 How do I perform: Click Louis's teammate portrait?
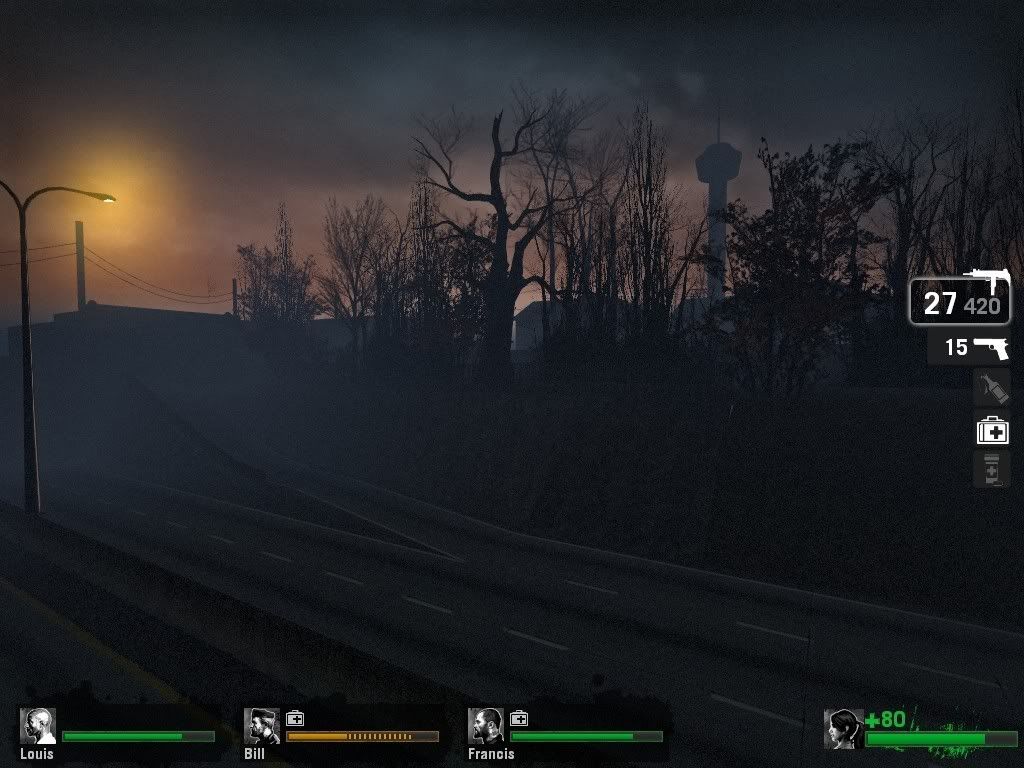(38, 726)
